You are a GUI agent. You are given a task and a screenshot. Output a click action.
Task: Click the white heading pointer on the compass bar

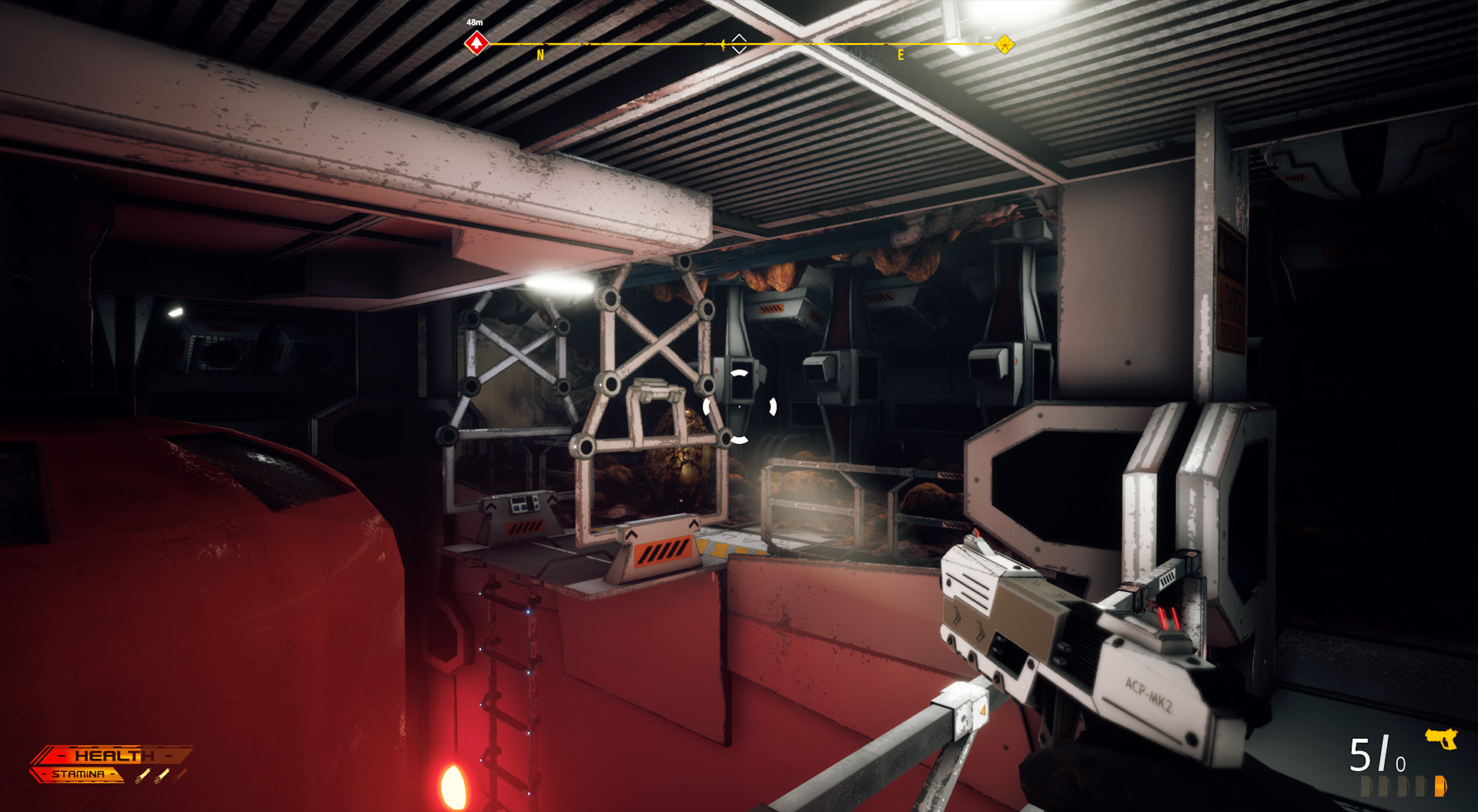tap(739, 44)
